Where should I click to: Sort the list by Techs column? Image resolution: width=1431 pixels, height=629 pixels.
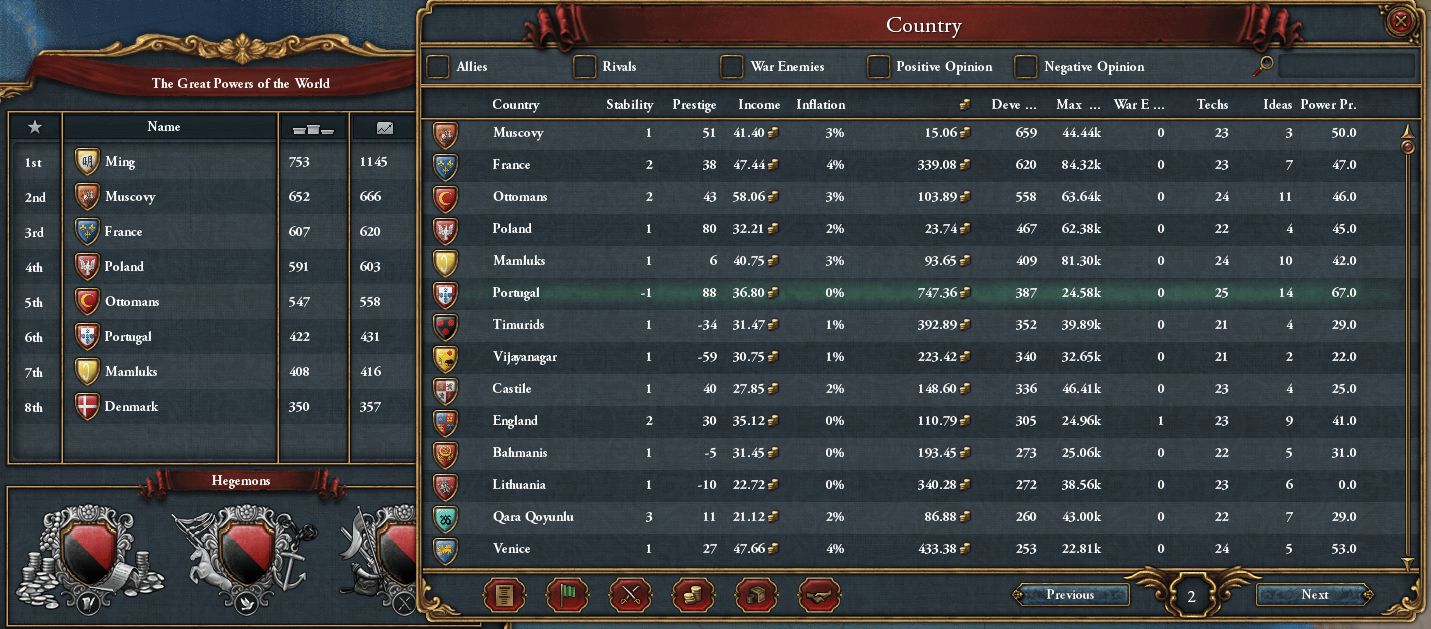pyautogui.click(x=1212, y=105)
